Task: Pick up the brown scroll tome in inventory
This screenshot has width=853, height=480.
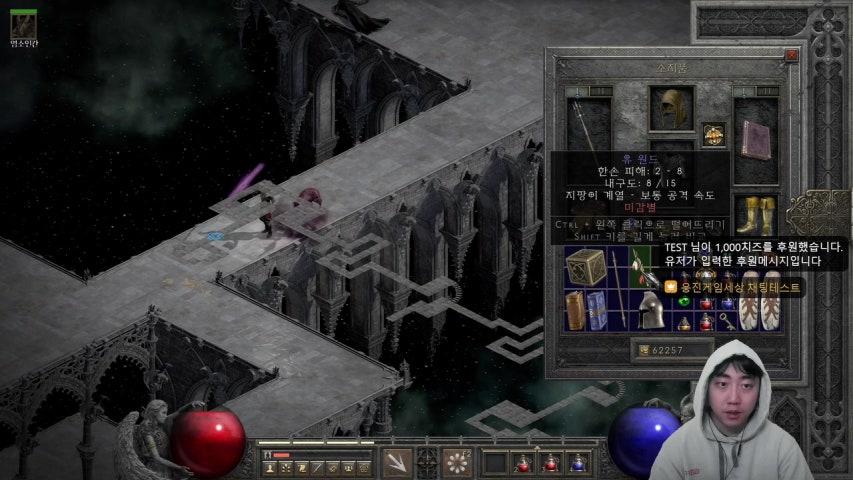Action: point(575,310)
